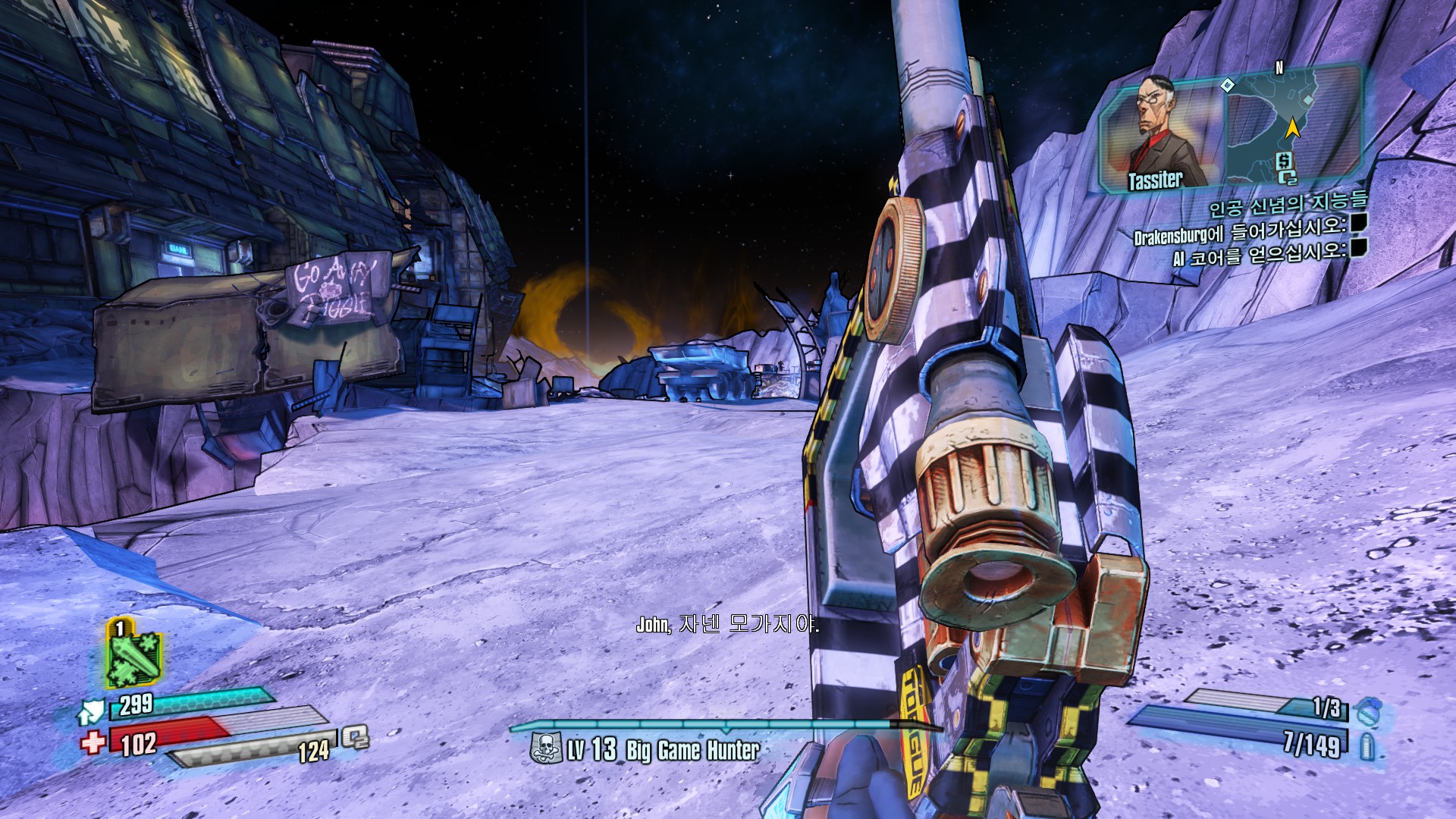Viewport: 1456px width, 819px height.
Task: Select the O2 oxygen tank icon
Action: (355, 736)
